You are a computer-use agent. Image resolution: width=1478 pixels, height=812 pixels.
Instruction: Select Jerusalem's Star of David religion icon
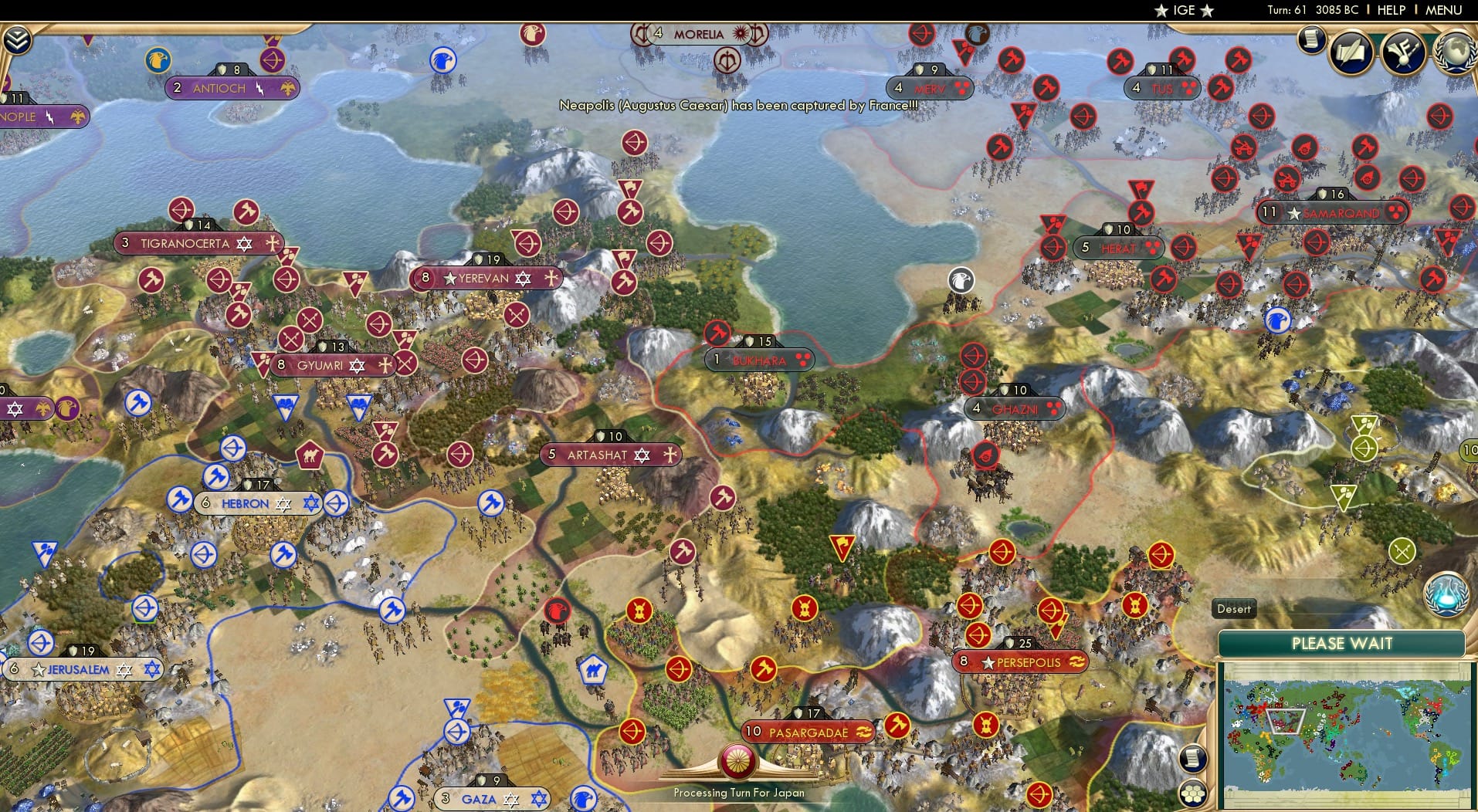pos(124,670)
